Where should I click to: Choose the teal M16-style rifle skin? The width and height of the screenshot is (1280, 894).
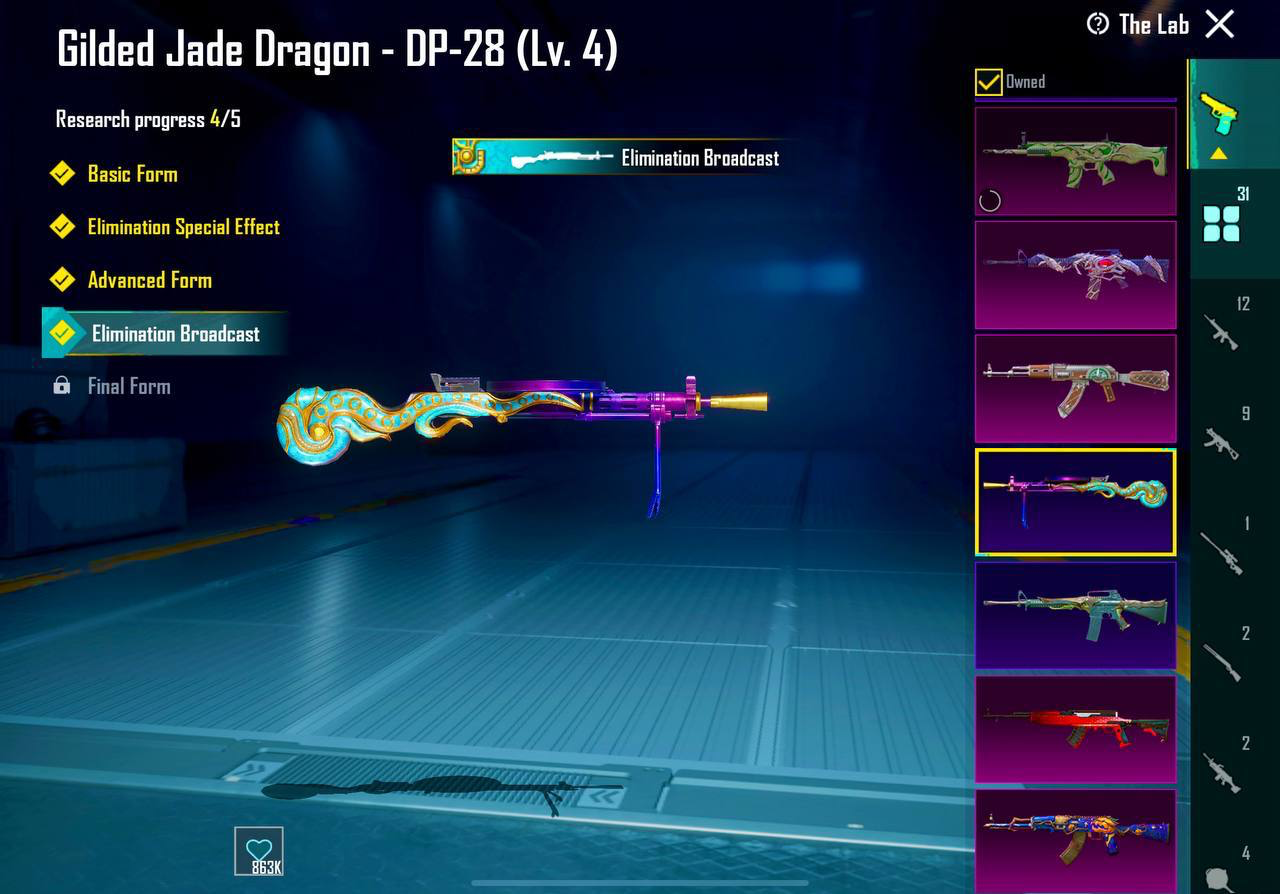1075,615
